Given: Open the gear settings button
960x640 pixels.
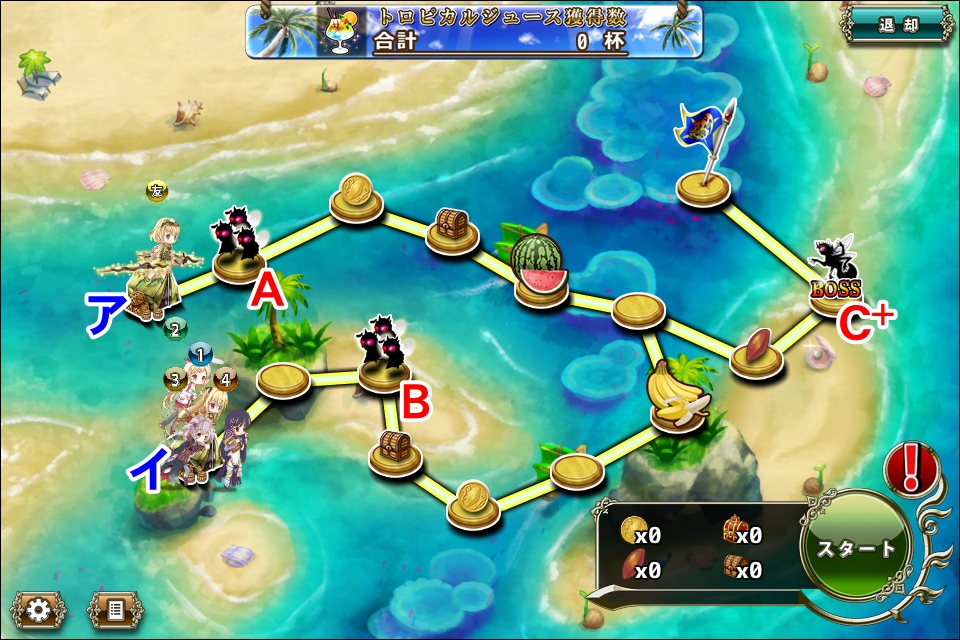Looking at the screenshot, I should tap(39, 608).
